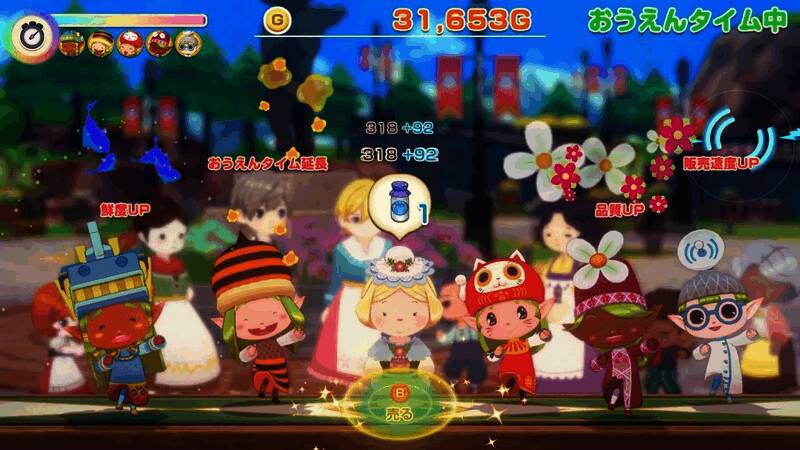
Task: Select the grey-haired glasses helper portrait
Action: click(187, 43)
